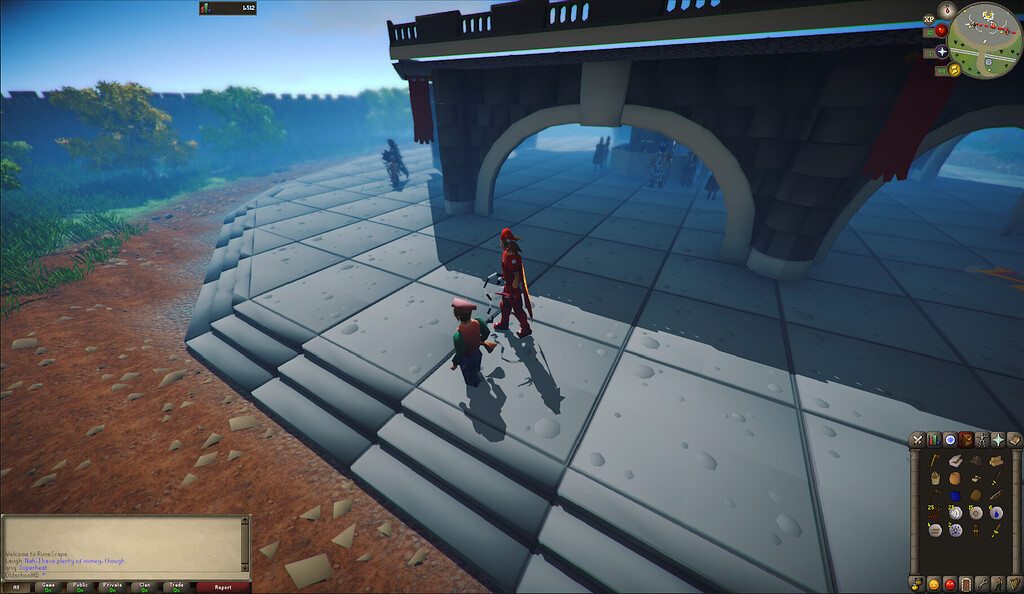Toggle run using the energy orb
Screen dimensions: 1024x594
(x=954, y=70)
